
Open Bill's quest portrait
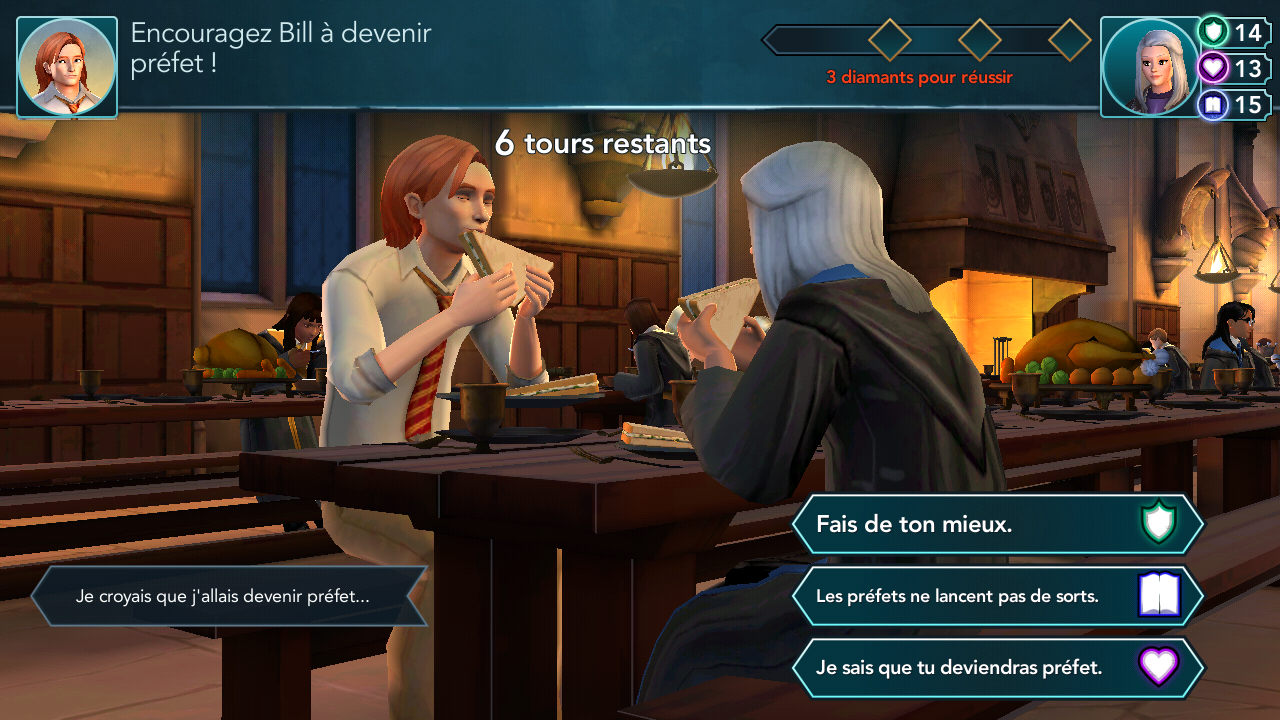point(66,66)
